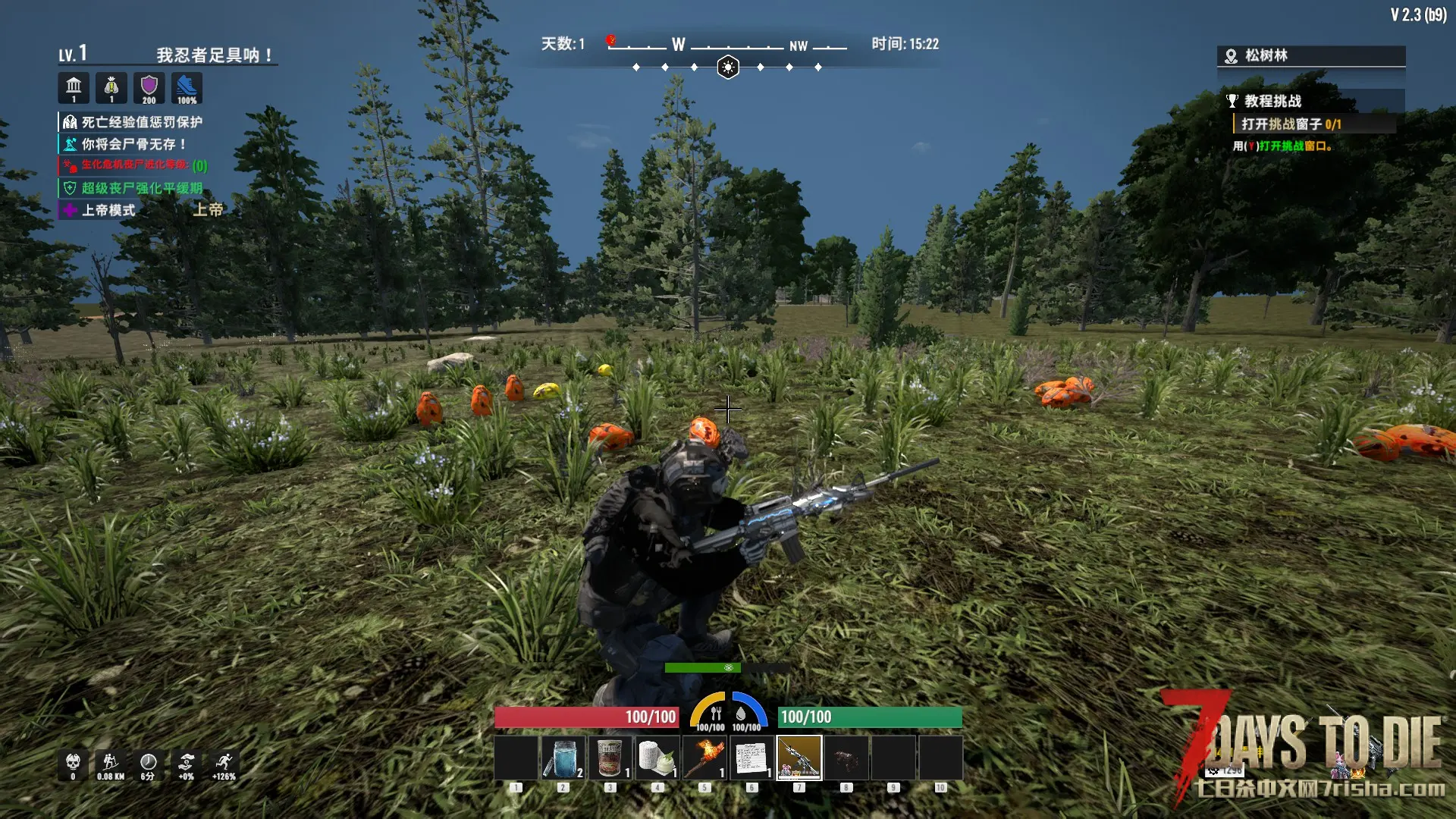Choose the canned chili hotbar slot
This screenshot has width=1456, height=819.
pyautogui.click(x=610, y=758)
